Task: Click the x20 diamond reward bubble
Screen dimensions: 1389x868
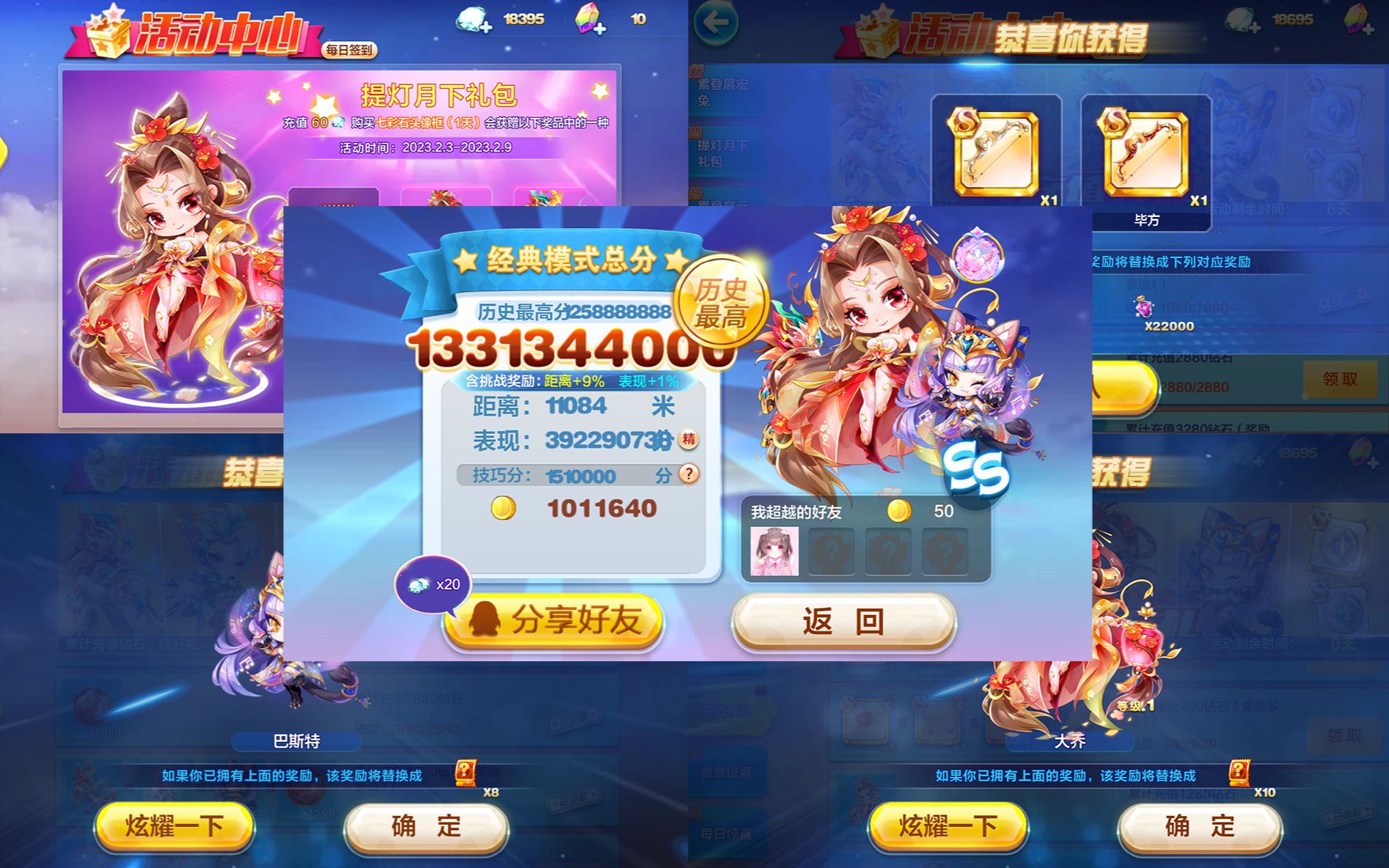Action: 433,583
